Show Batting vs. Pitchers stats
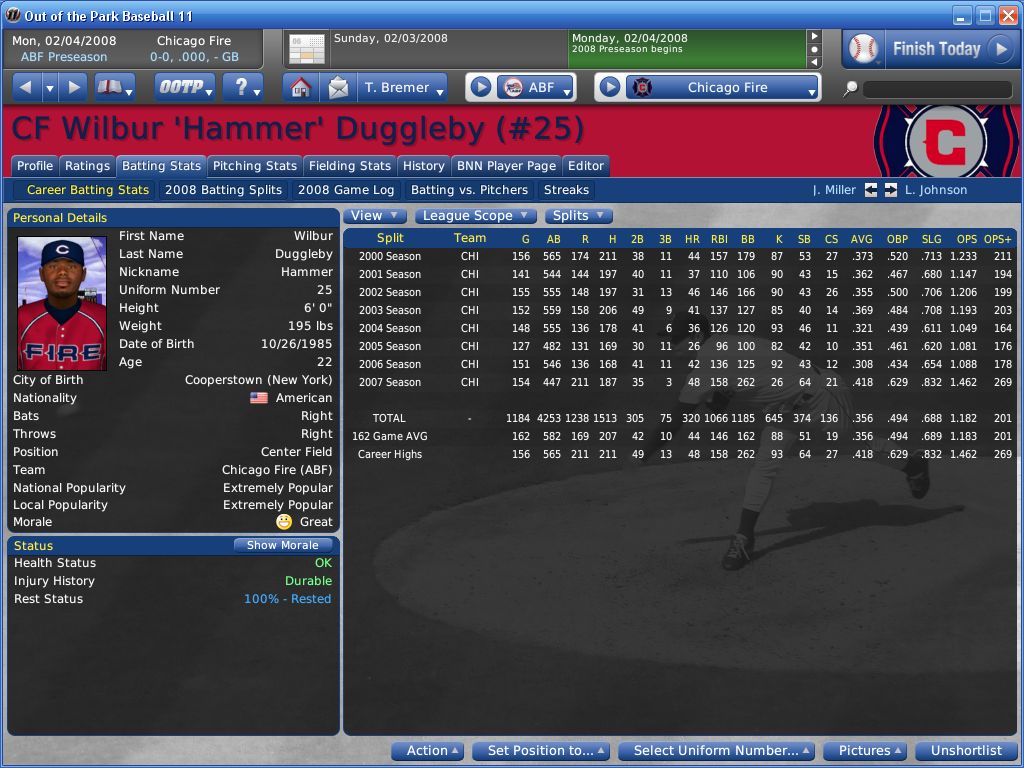This screenshot has width=1024, height=768. [x=469, y=190]
